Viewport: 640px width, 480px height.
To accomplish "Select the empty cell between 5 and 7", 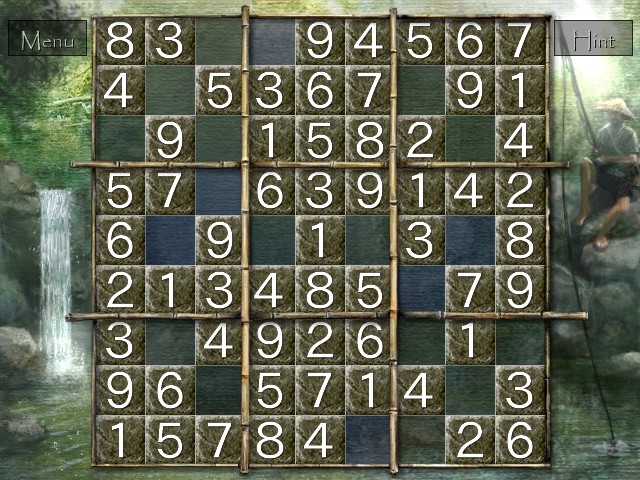I will (x=420, y=290).
